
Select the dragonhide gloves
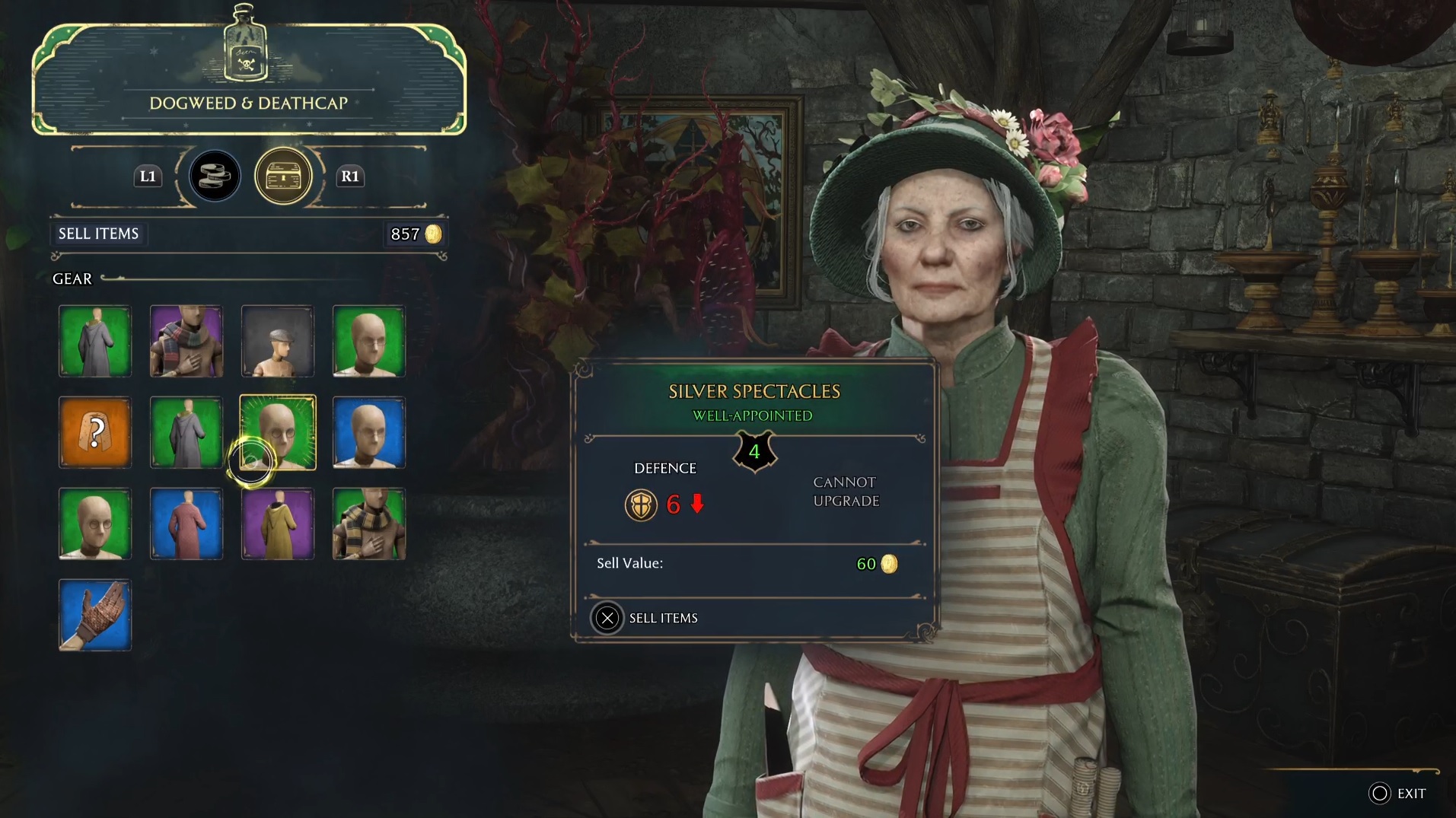point(94,616)
